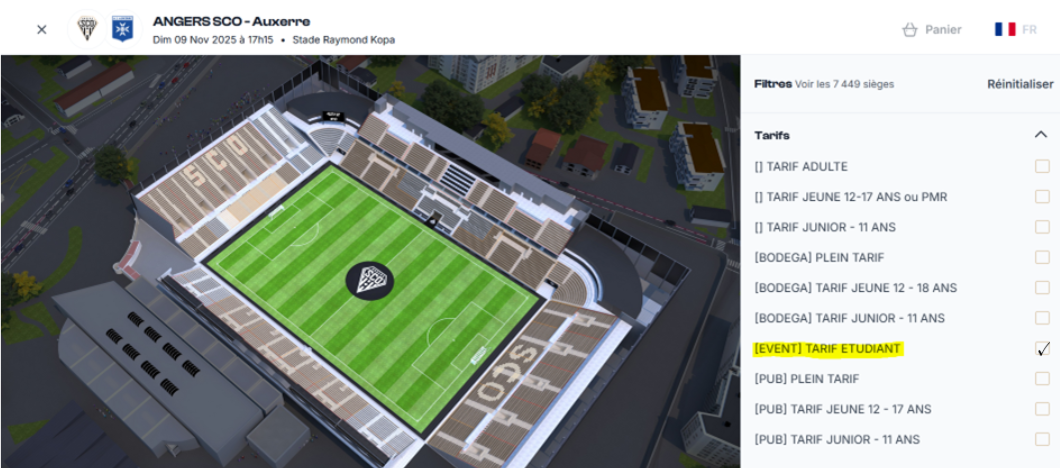Close the seat selection view
The height and width of the screenshot is (468, 1060).
coord(42,29)
